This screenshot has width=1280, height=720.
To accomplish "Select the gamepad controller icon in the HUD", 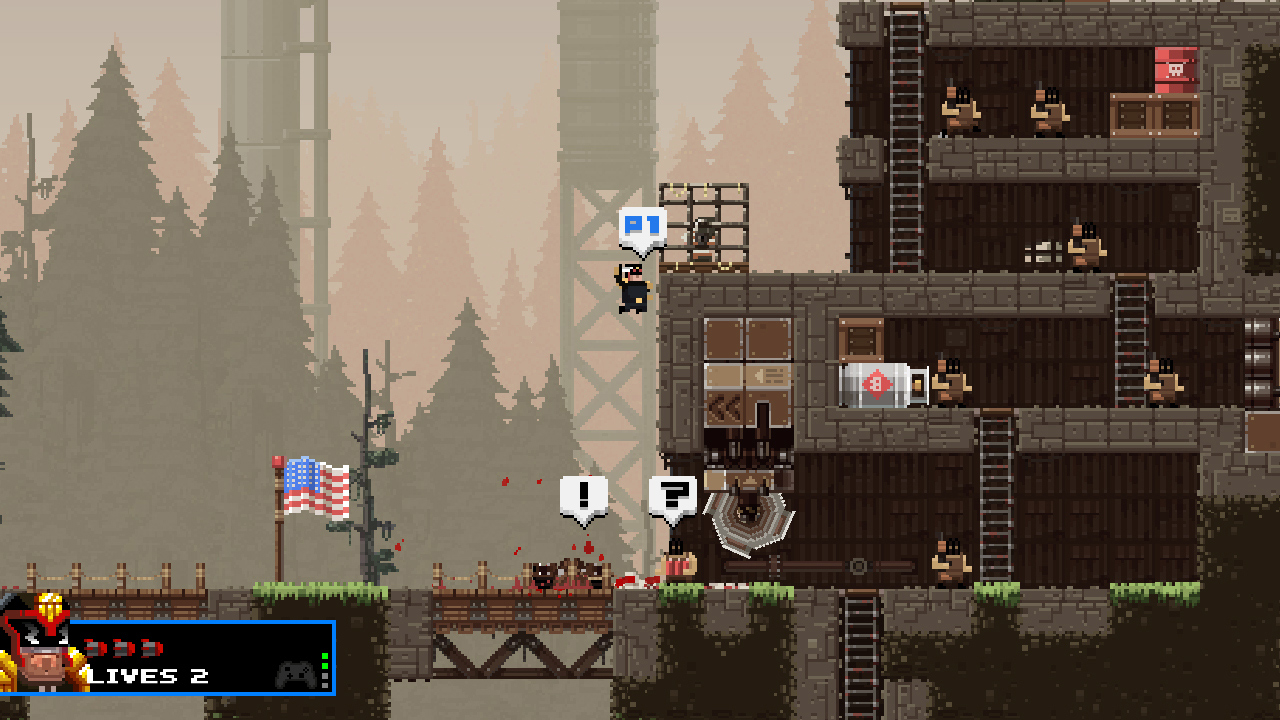I will click(295, 673).
